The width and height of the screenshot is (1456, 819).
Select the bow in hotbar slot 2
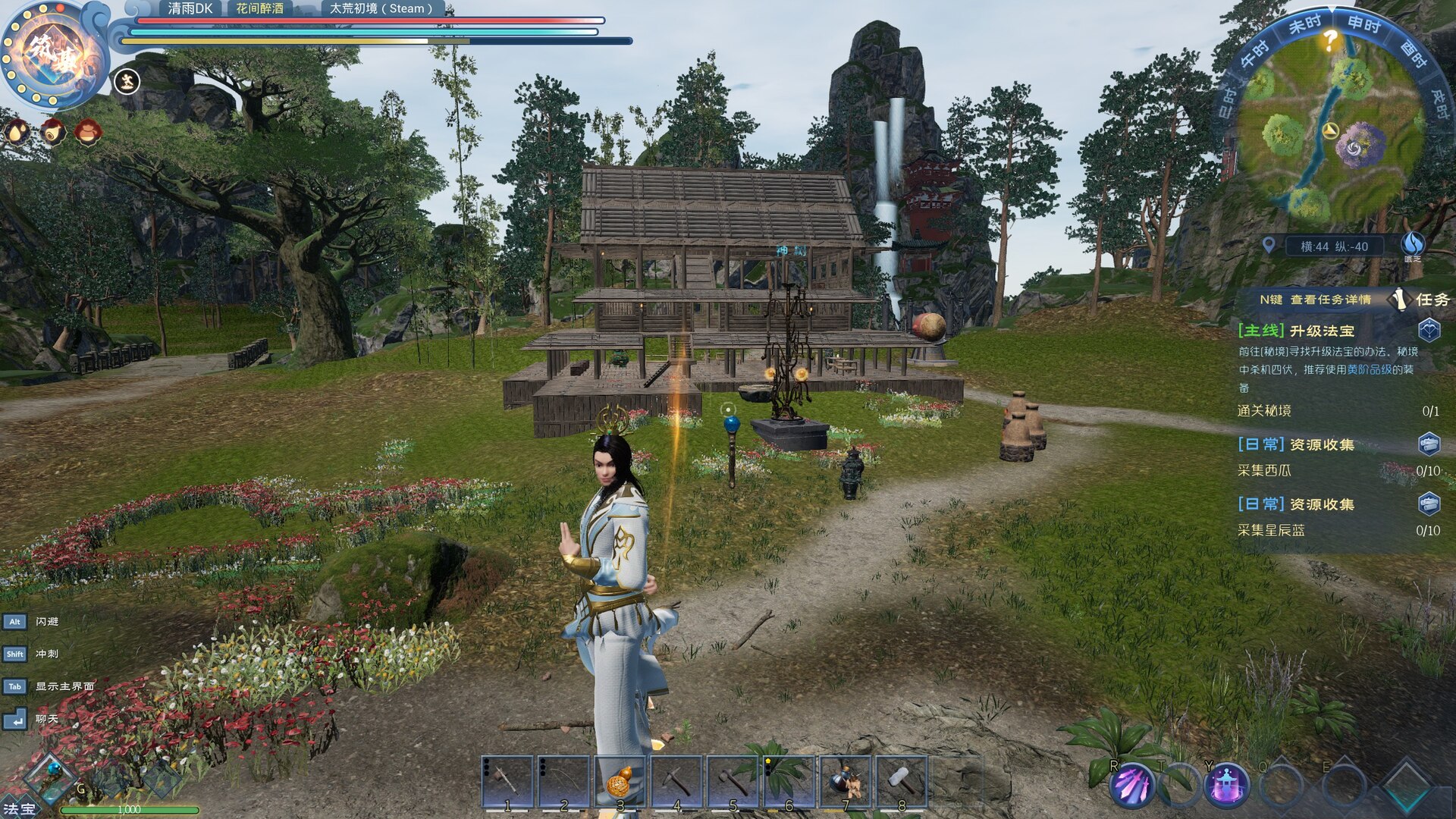[x=565, y=781]
